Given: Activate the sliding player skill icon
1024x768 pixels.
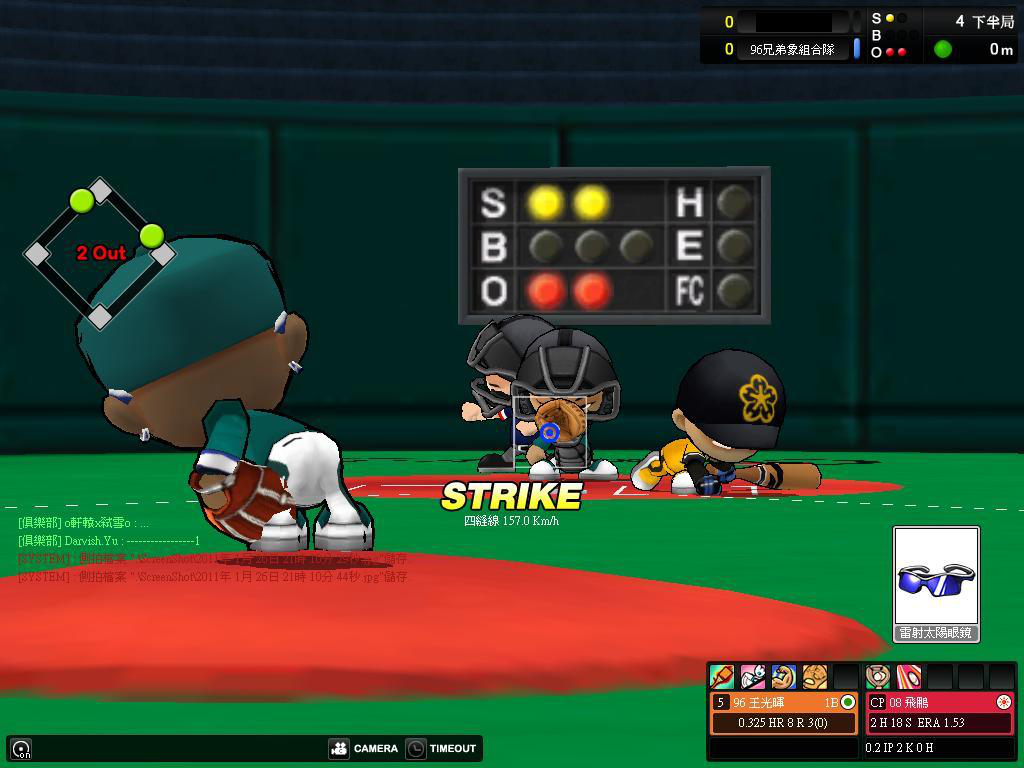Looking at the screenshot, I should 753,677.
